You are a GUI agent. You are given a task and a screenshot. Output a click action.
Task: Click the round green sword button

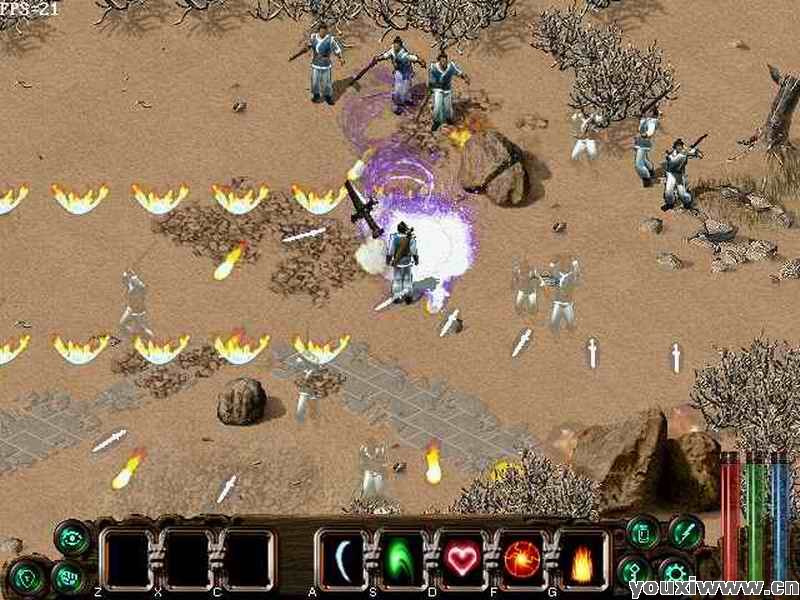coord(686,532)
